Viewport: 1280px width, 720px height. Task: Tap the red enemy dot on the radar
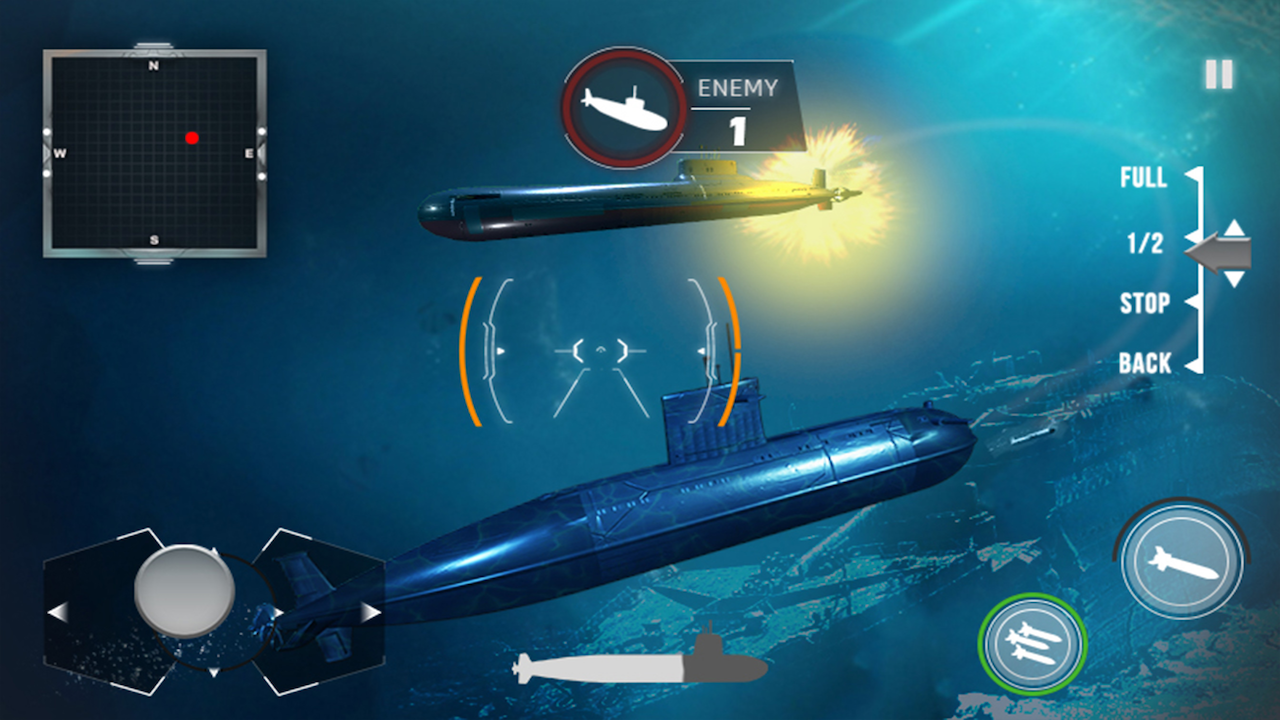point(192,139)
